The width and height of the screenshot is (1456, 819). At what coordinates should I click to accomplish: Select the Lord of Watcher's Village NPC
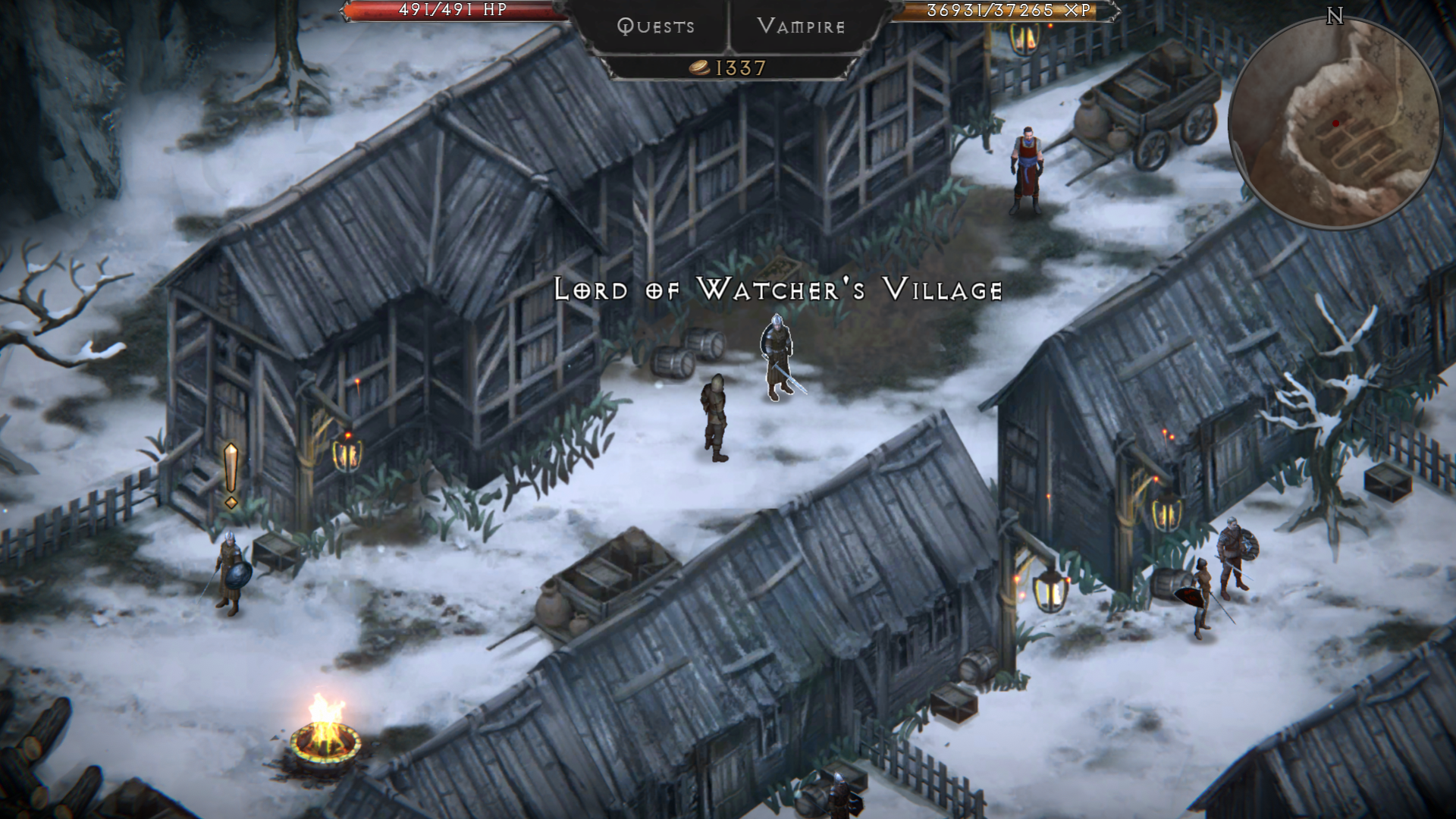pos(777,356)
